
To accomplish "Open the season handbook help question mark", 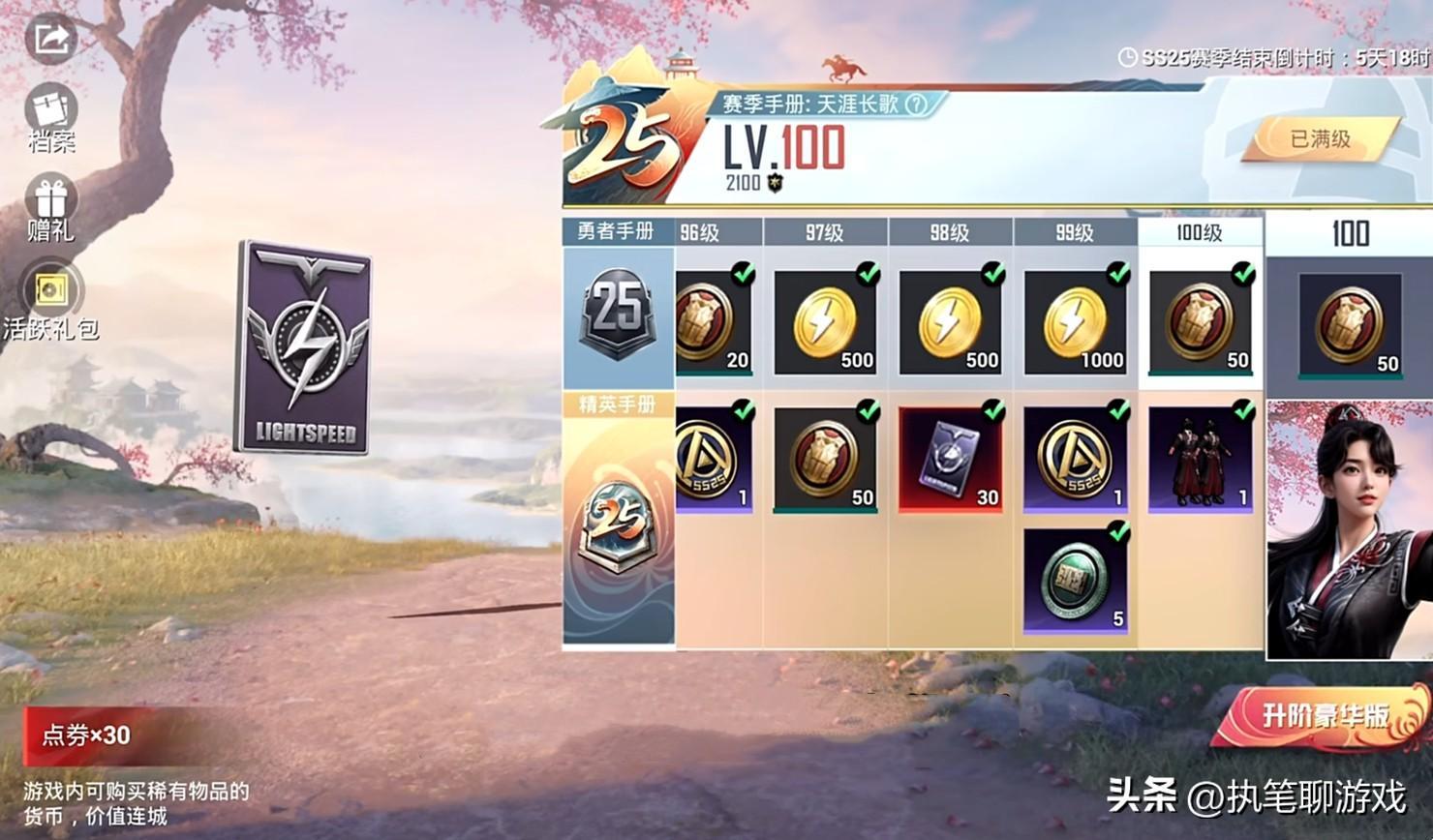I will [916, 104].
